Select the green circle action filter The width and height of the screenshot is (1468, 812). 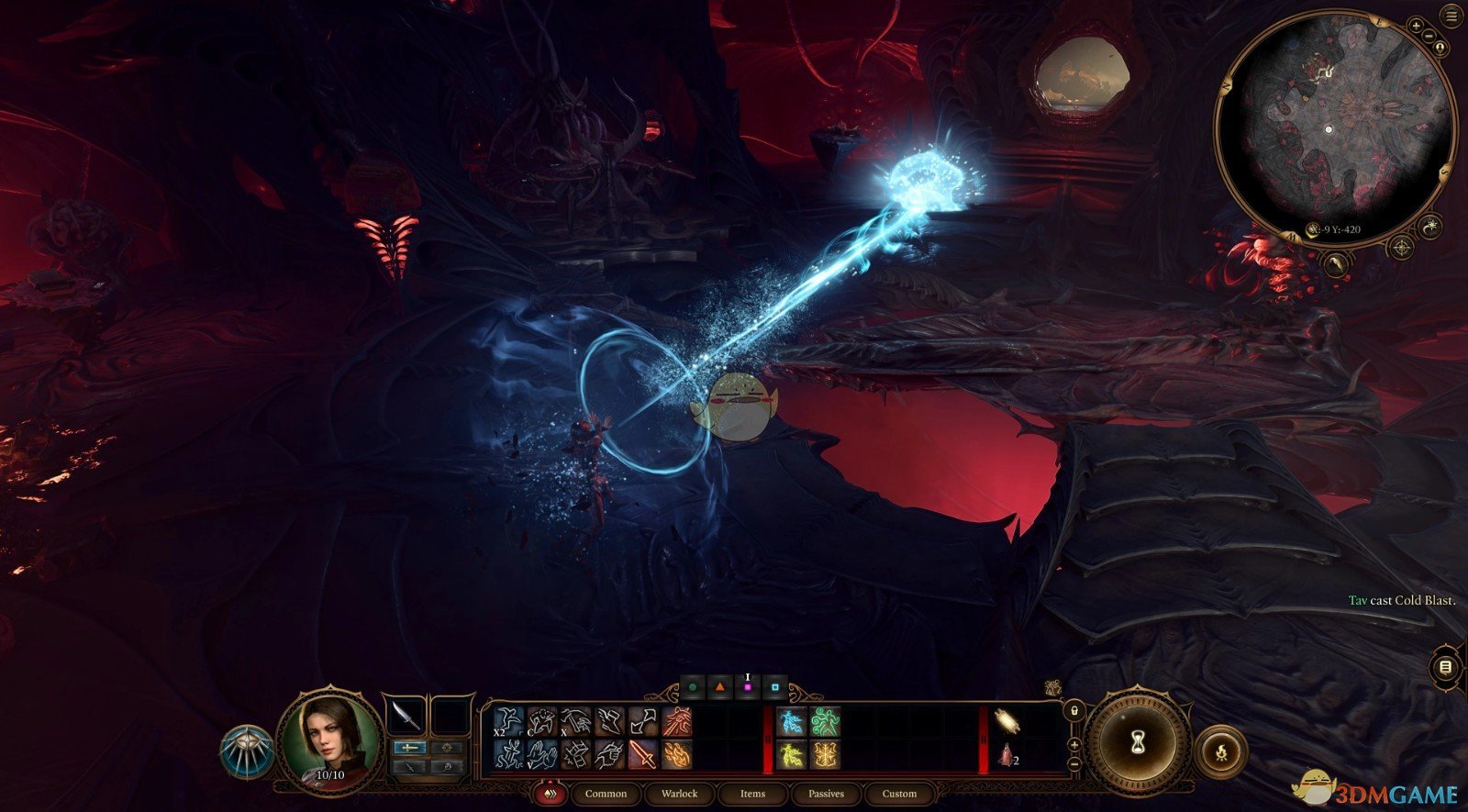click(x=694, y=686)
